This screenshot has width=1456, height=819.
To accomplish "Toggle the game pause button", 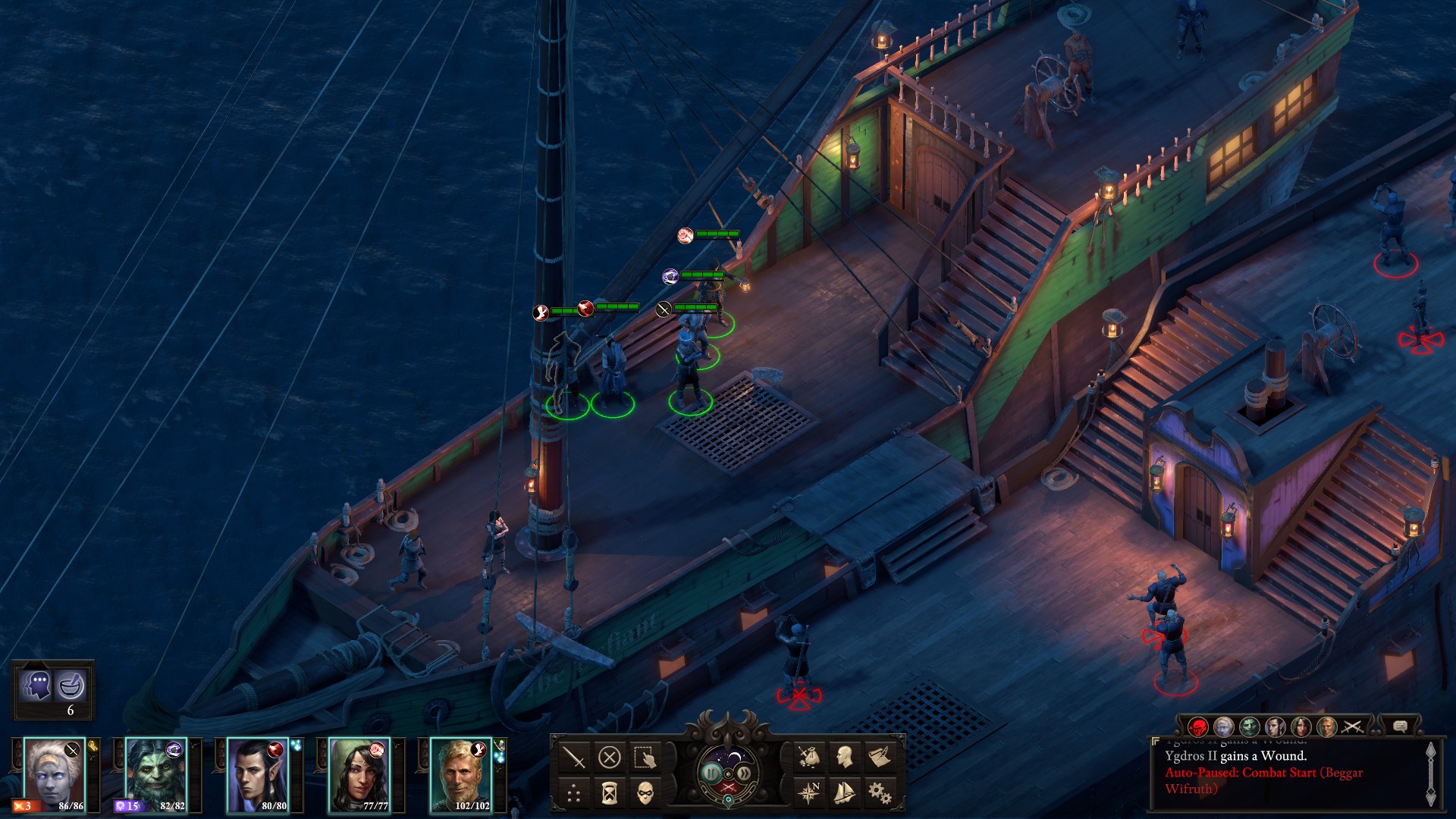I will (711, 773).
